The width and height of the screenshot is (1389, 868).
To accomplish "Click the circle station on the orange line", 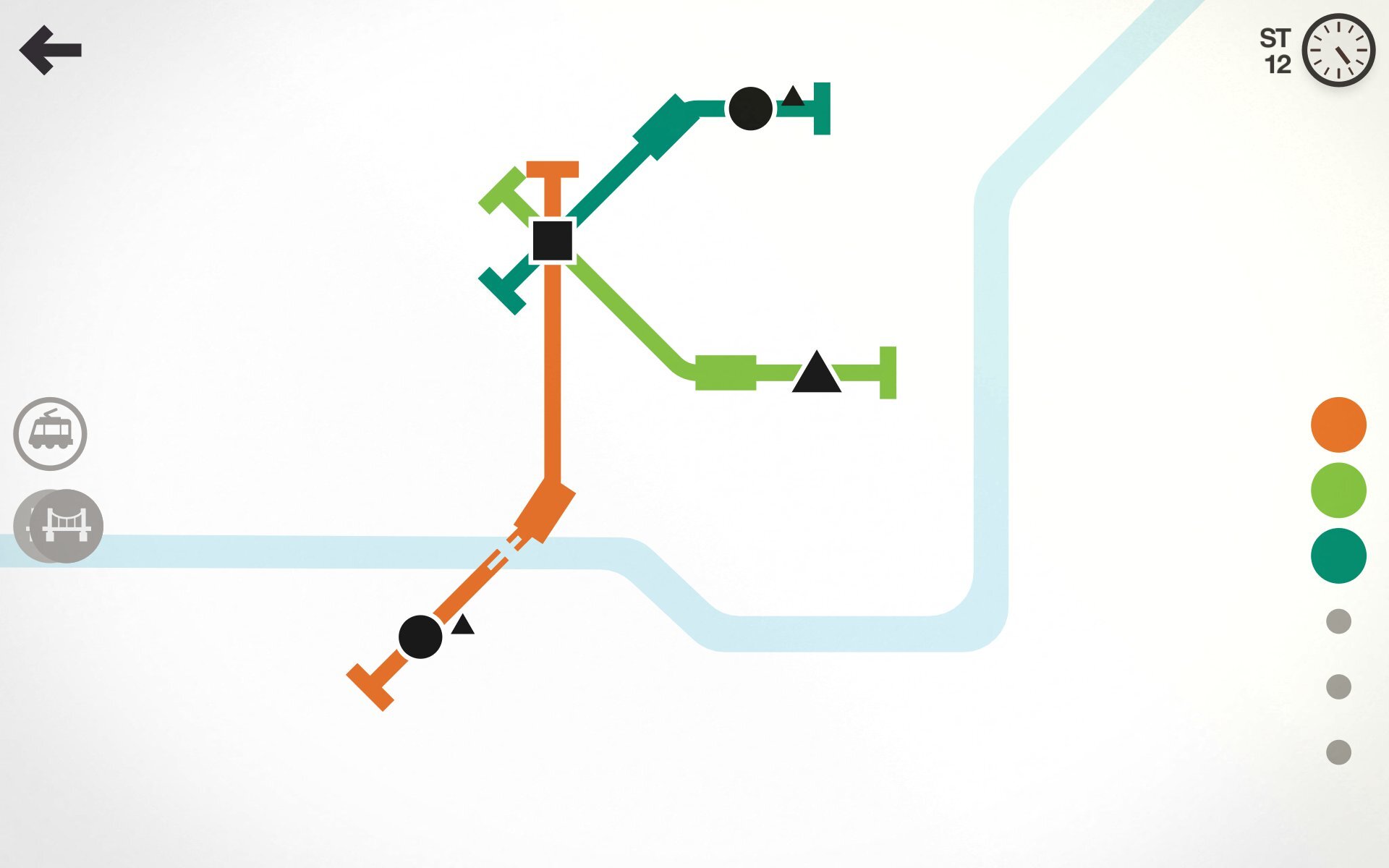I will (x=420, y=637).
